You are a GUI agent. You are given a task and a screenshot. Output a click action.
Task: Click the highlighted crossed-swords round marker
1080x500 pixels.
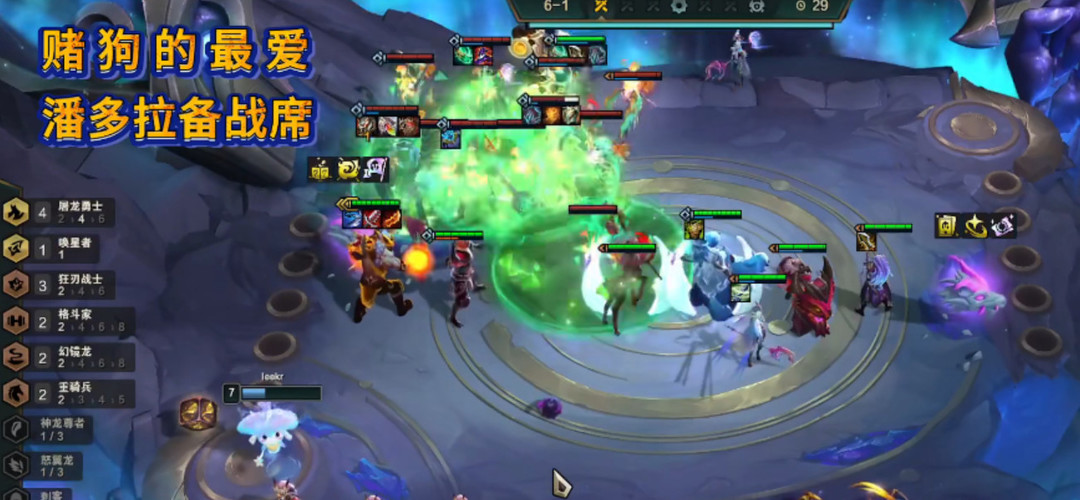pos(602,6)
